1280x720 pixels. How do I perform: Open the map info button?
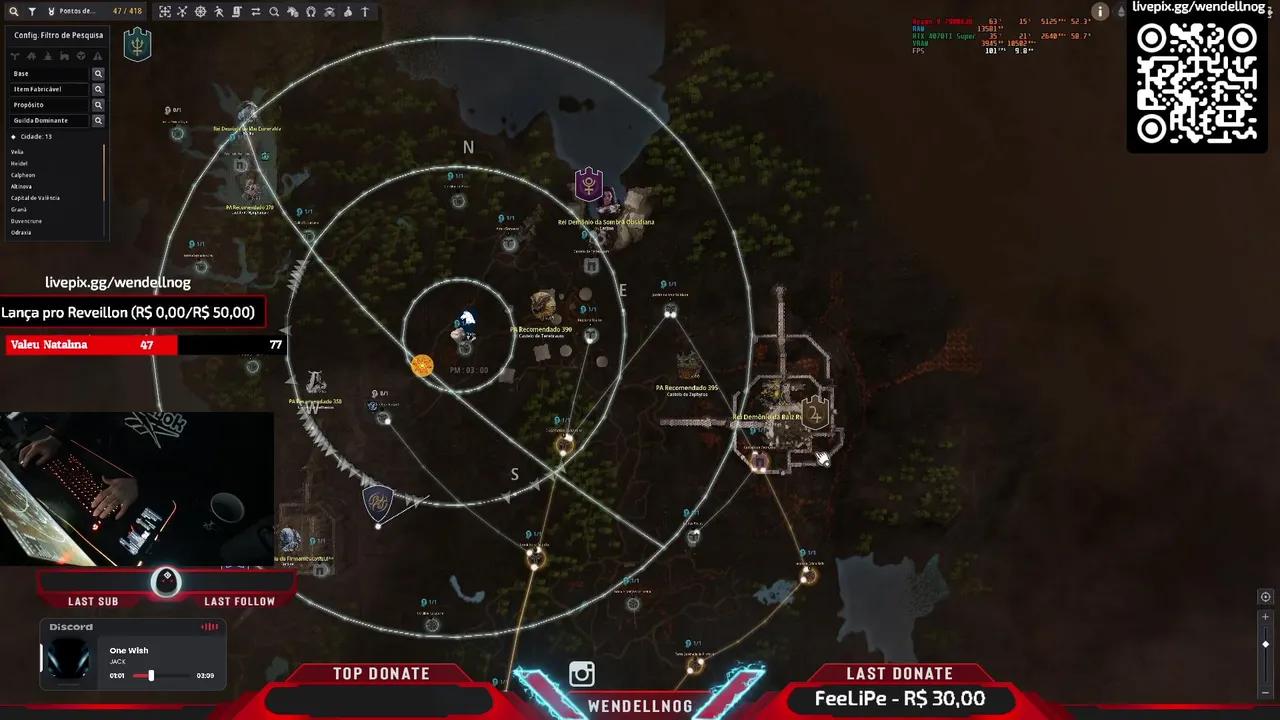(1100, 12)
